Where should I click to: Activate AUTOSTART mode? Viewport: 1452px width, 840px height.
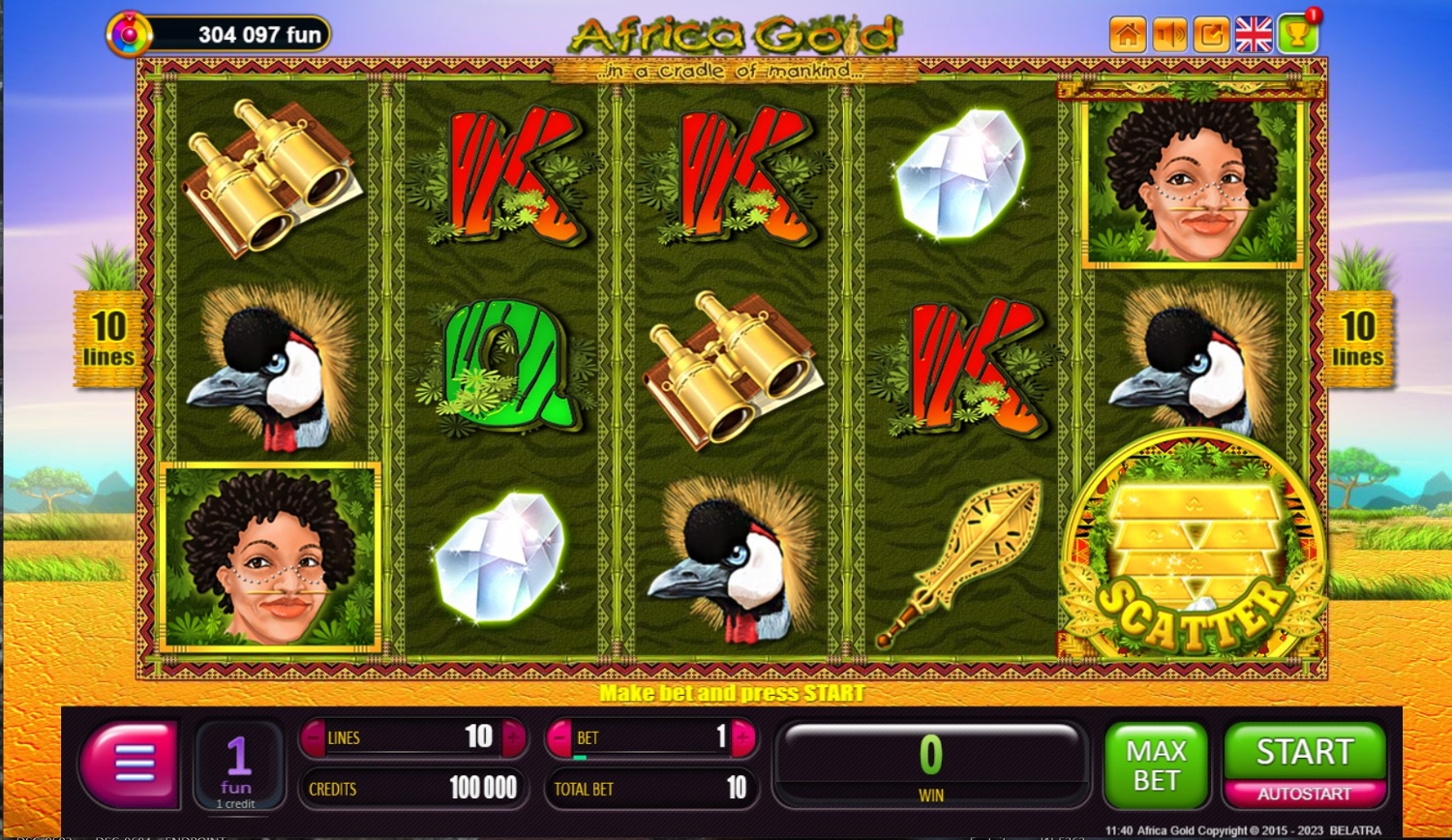click(1304, 795)
